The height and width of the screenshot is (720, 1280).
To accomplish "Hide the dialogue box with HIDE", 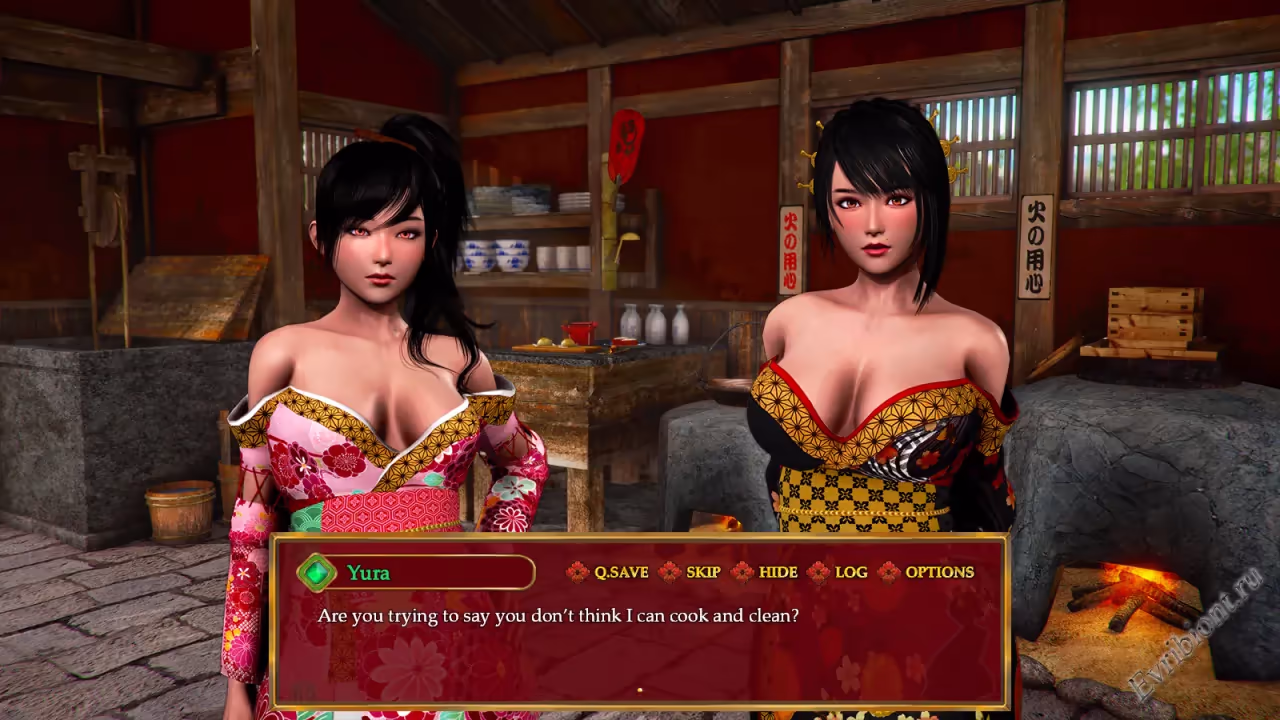I will (x=777, y=572).
